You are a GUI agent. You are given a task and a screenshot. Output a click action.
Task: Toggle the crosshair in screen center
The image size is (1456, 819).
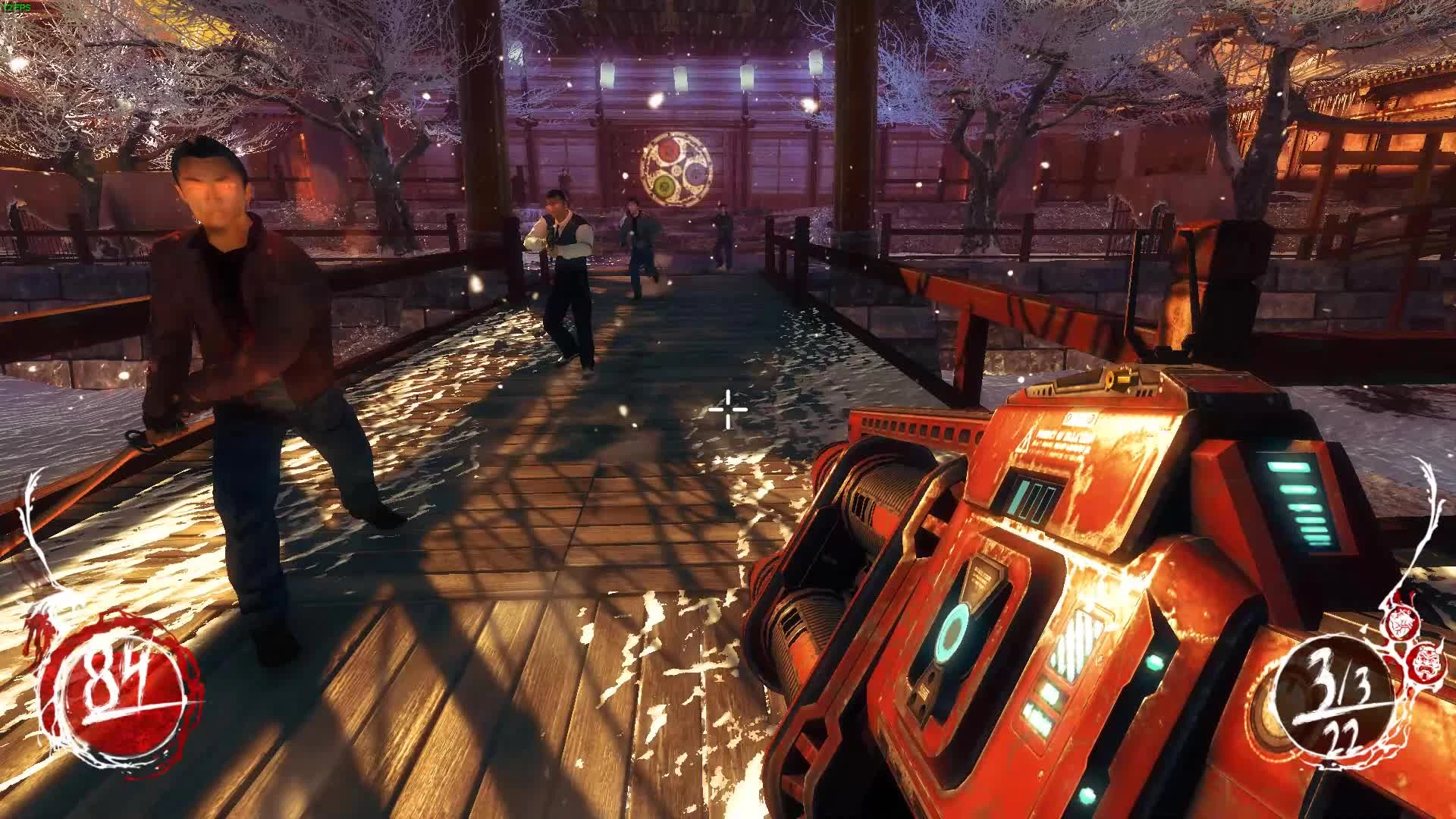(726, 409)
